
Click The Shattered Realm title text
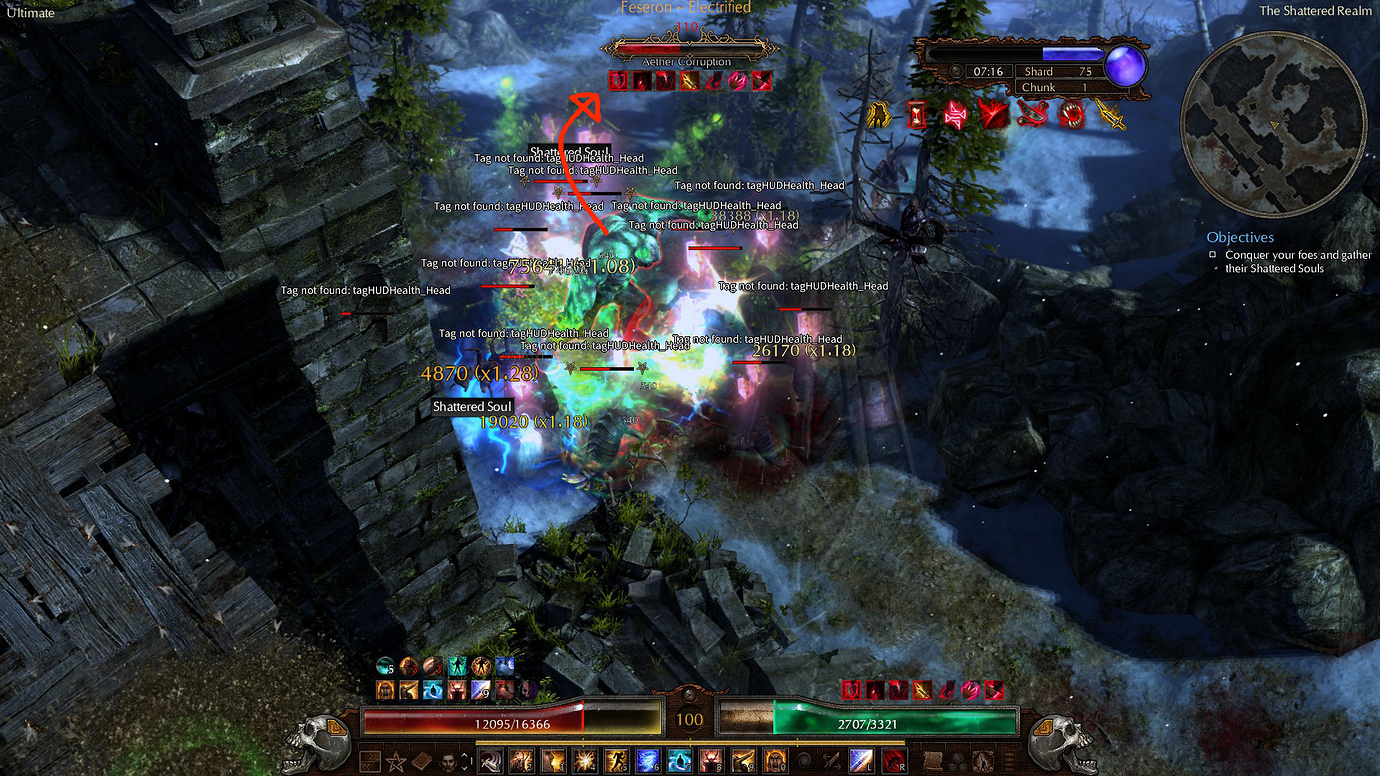[x=1315, y=11]
